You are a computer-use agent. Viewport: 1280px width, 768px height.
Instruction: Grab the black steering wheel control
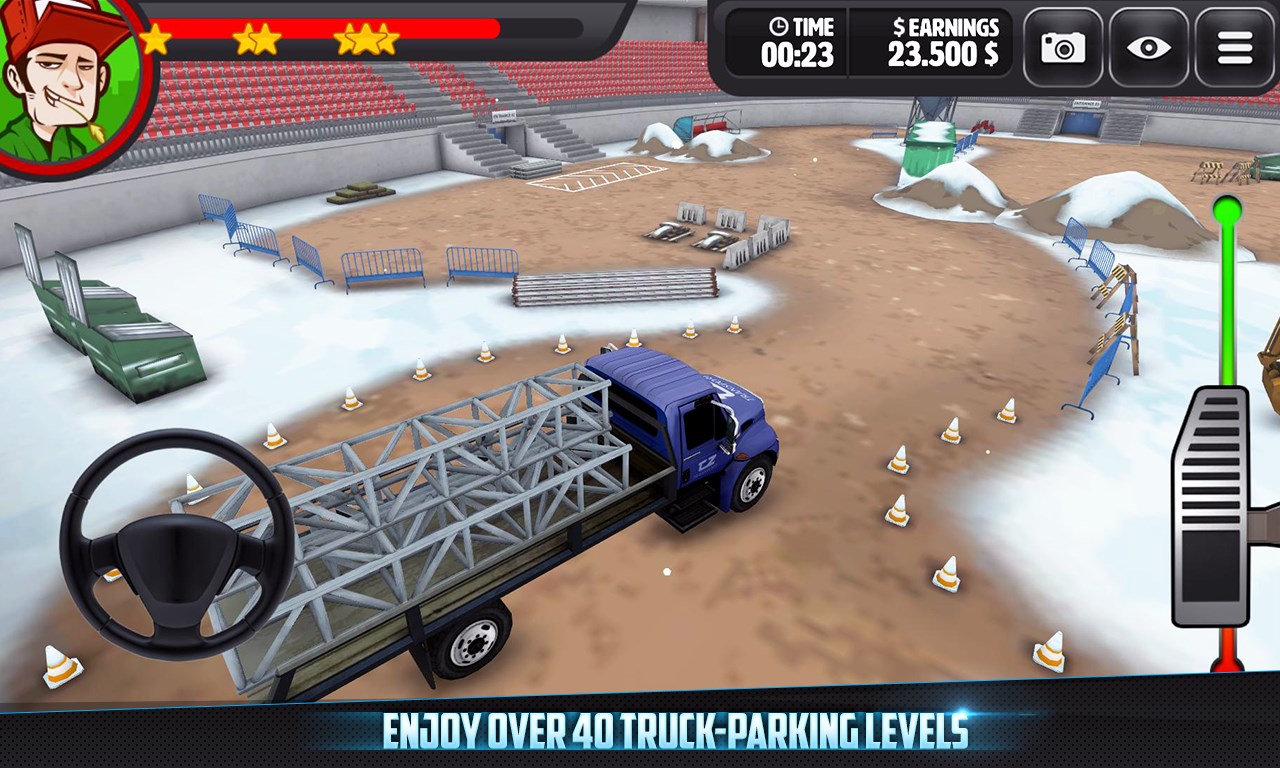tap(176, 543)
